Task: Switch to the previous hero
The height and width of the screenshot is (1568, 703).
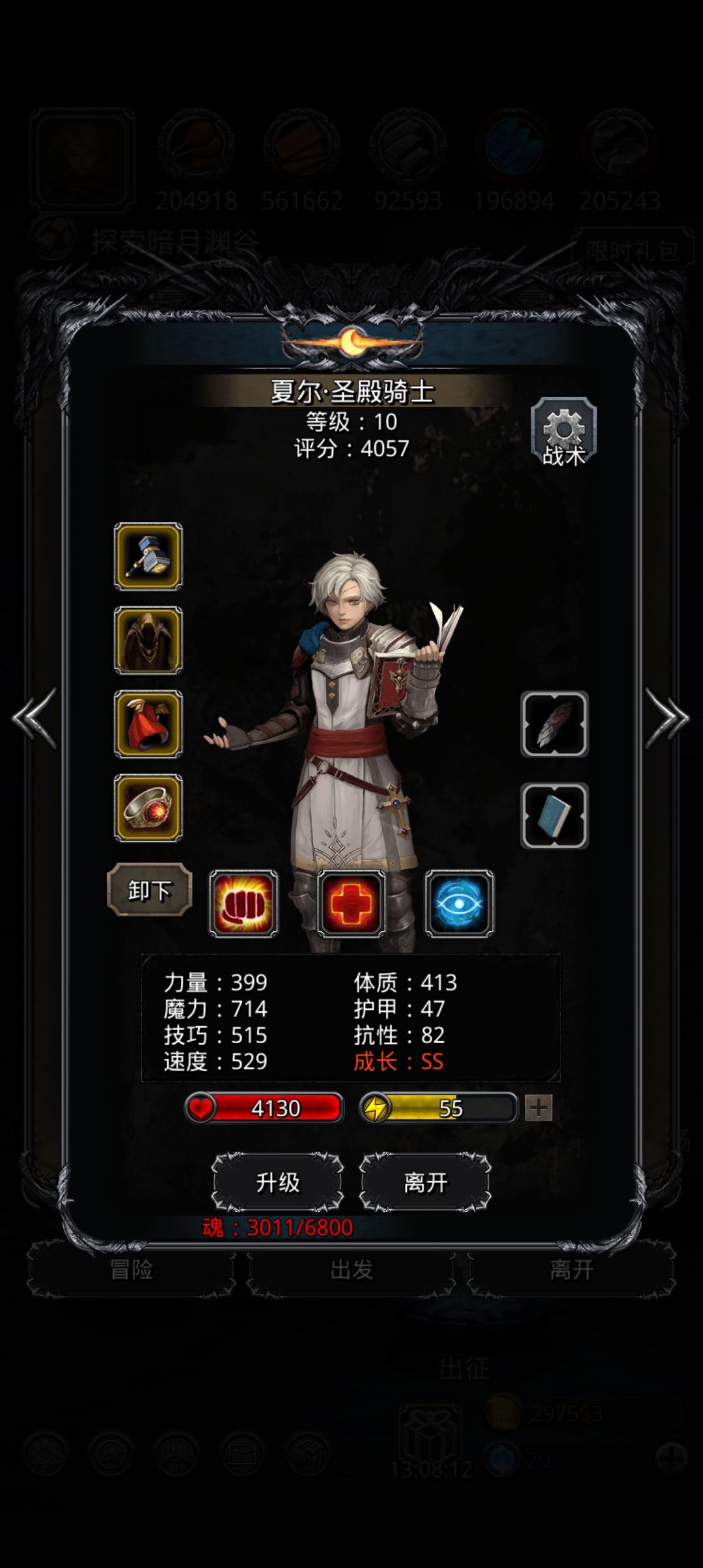Action: point(35,718)
